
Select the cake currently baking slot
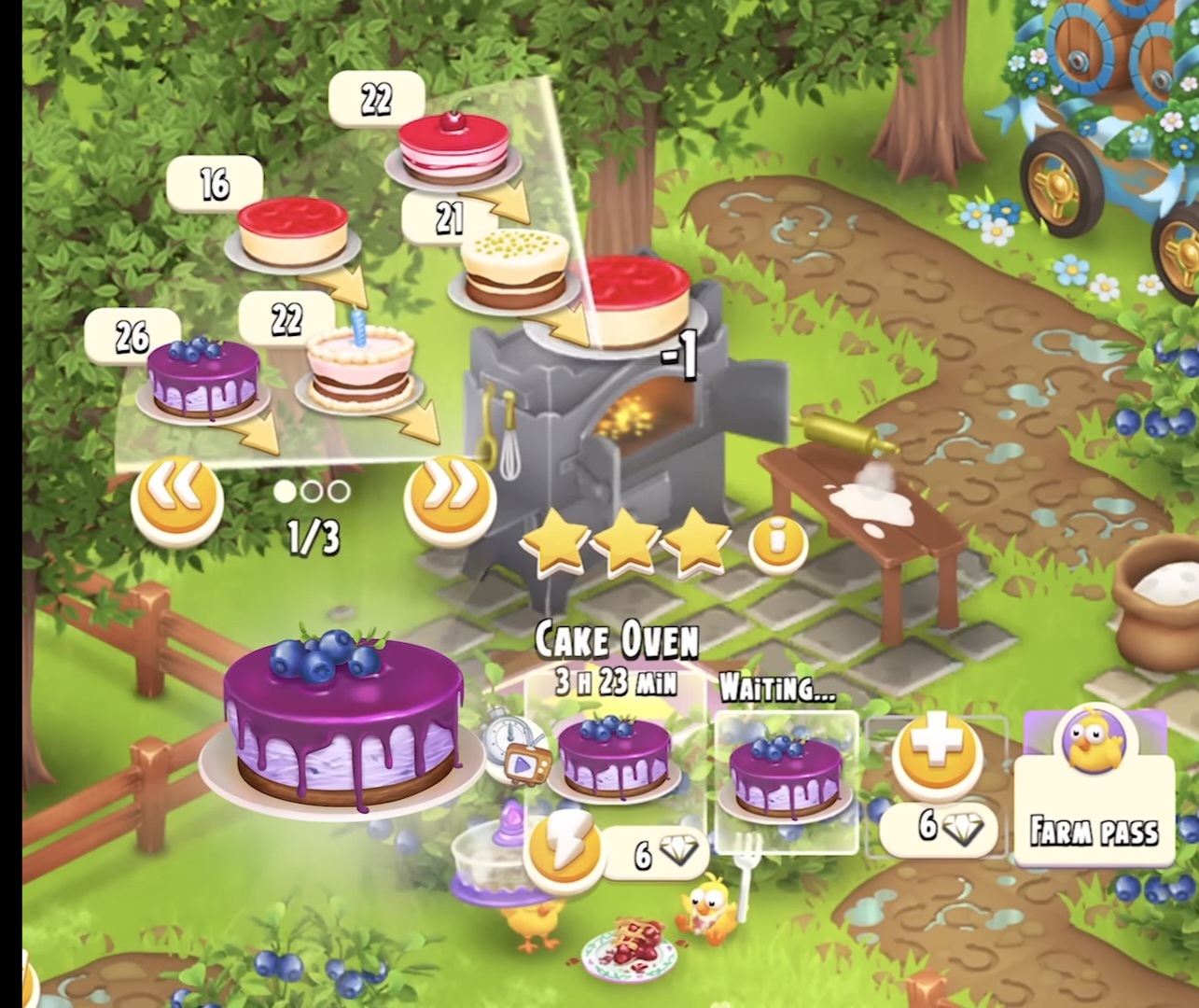point(614,756)
